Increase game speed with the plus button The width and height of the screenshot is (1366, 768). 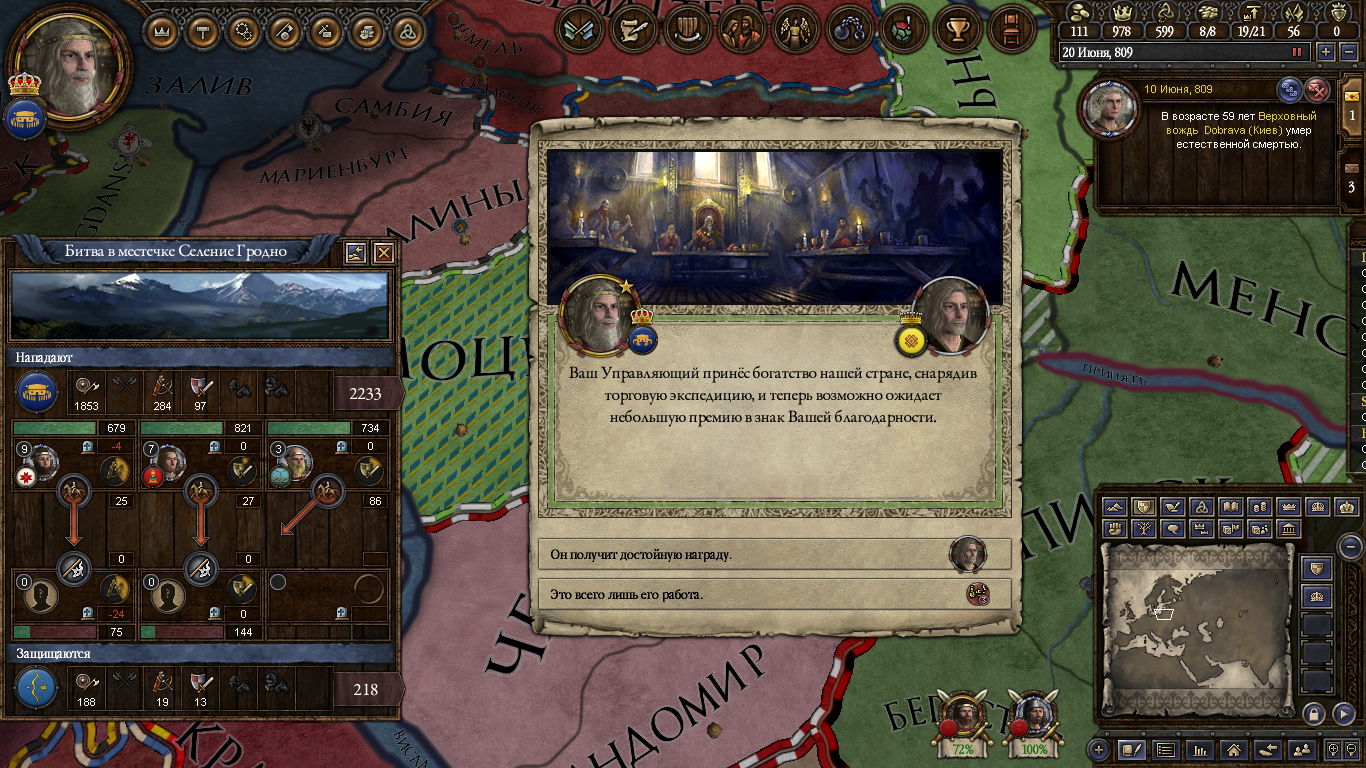click(1326, 52)
